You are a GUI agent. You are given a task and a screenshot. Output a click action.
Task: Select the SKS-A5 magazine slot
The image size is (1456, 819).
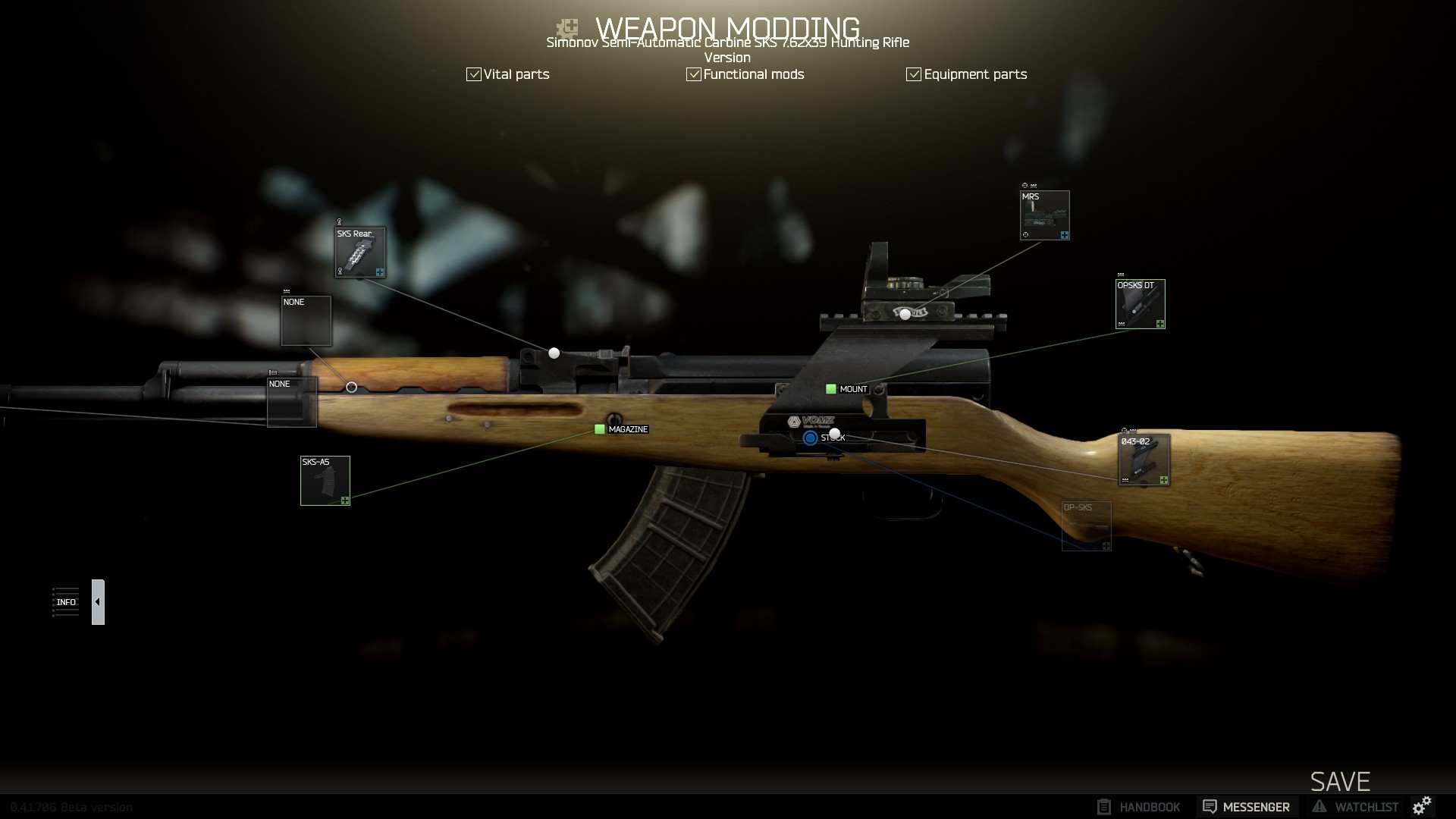click(325, 481)
